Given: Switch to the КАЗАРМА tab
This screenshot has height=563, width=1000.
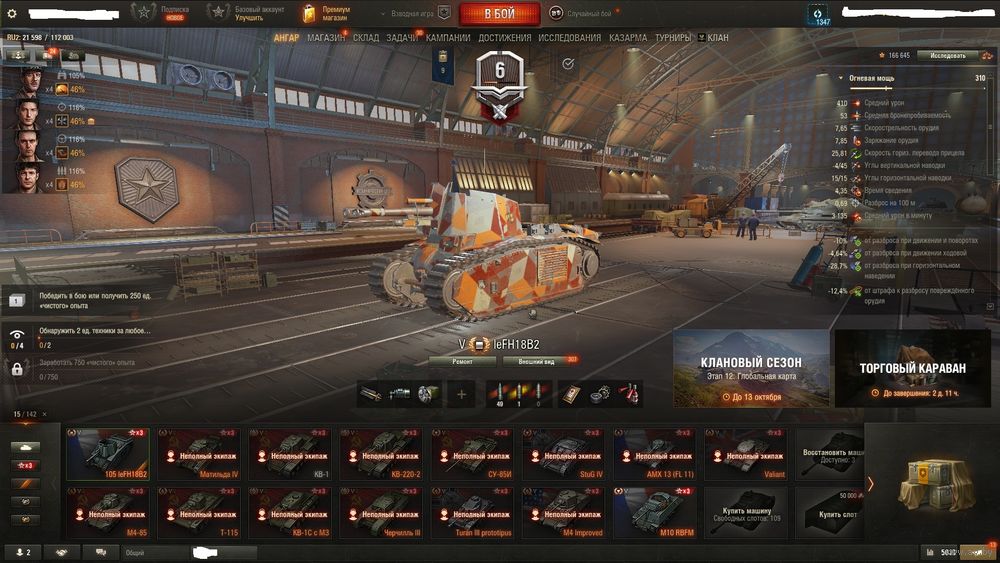Looking at the screenshot, I should 628,38.
